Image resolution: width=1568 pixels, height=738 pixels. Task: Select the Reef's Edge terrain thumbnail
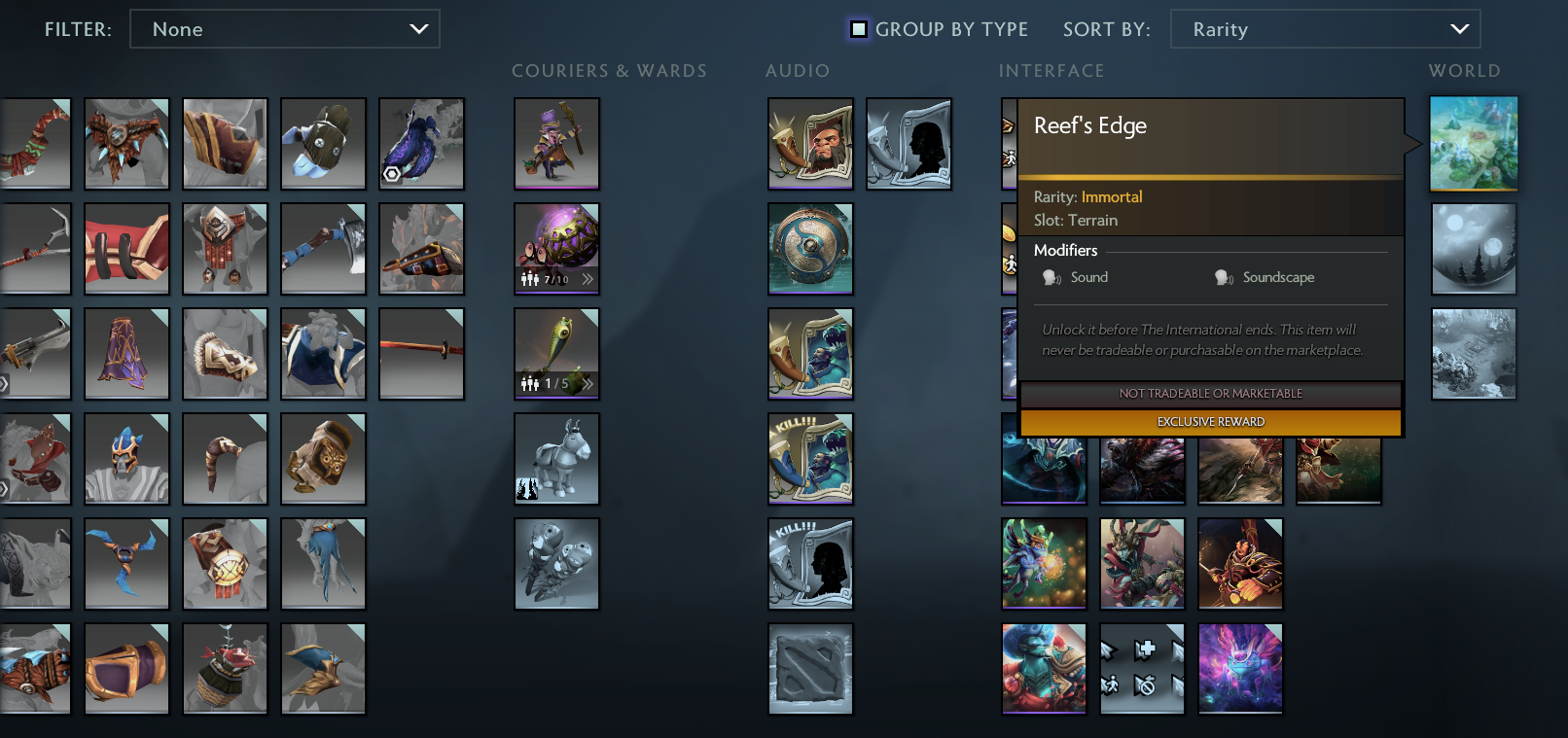(1473, 143)
